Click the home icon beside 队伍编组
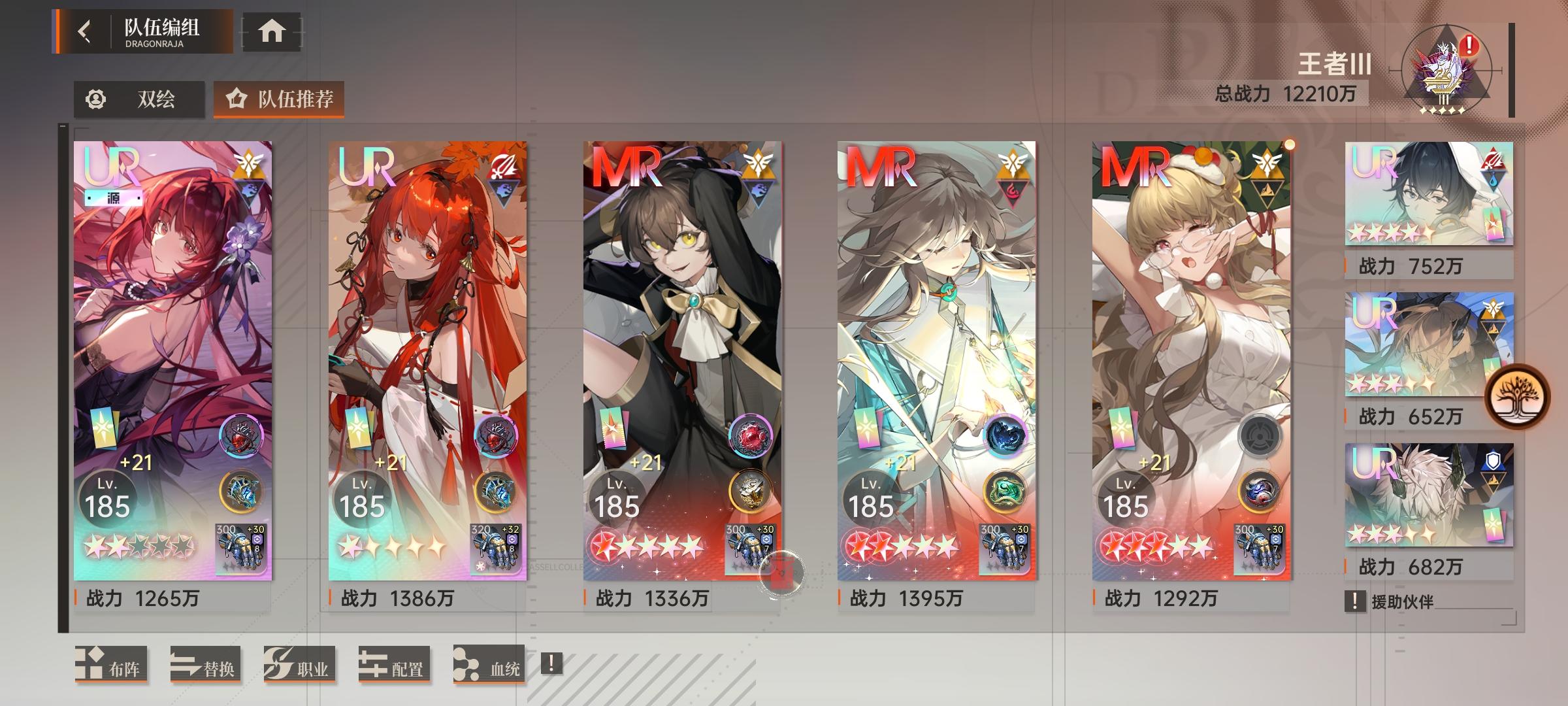Image resolution: width=1568 pixels, height=706 pixels. (270, 29)
